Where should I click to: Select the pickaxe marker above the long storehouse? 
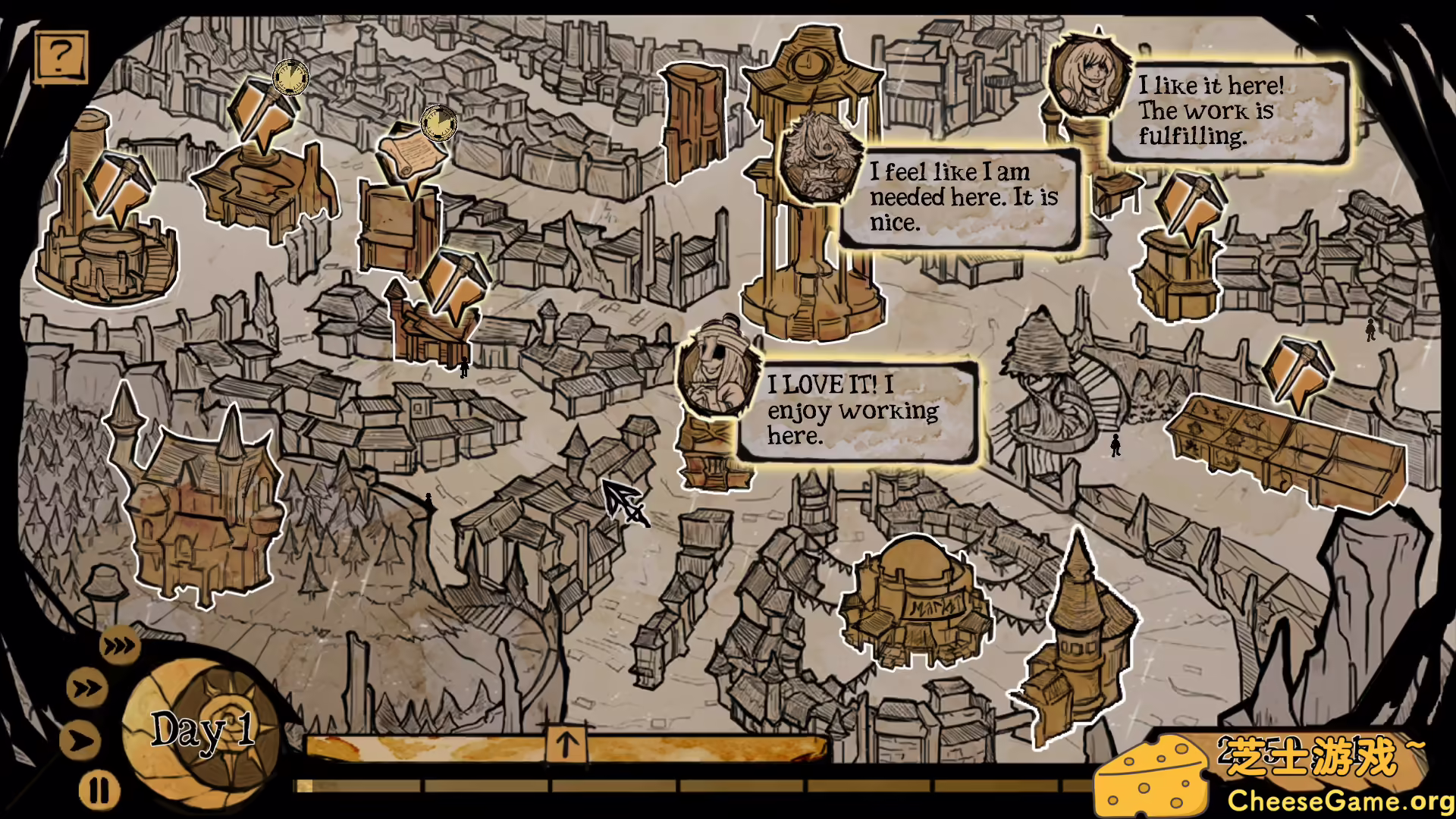[x=1296, y=372]
